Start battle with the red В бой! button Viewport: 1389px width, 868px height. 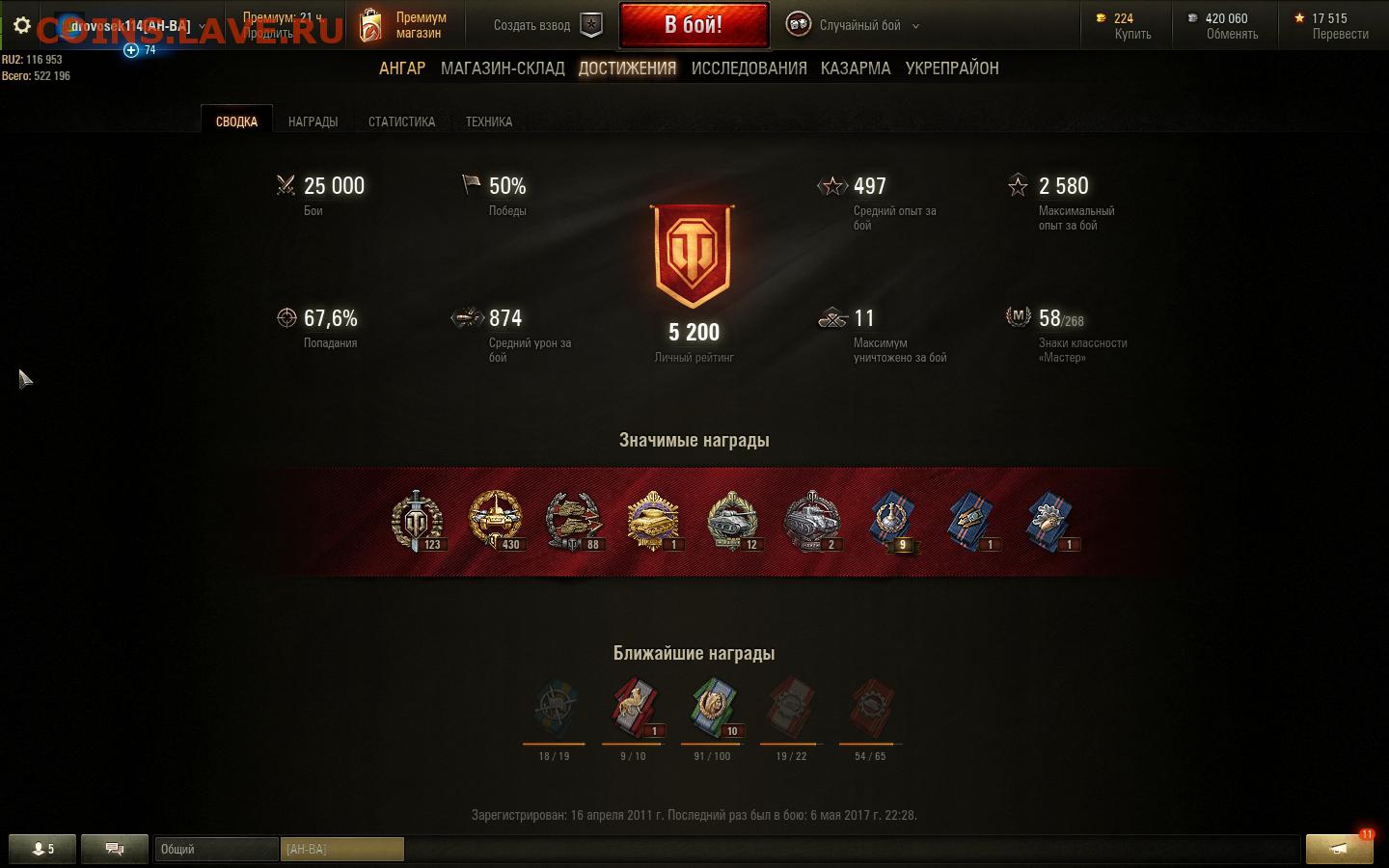pos(694,25)
